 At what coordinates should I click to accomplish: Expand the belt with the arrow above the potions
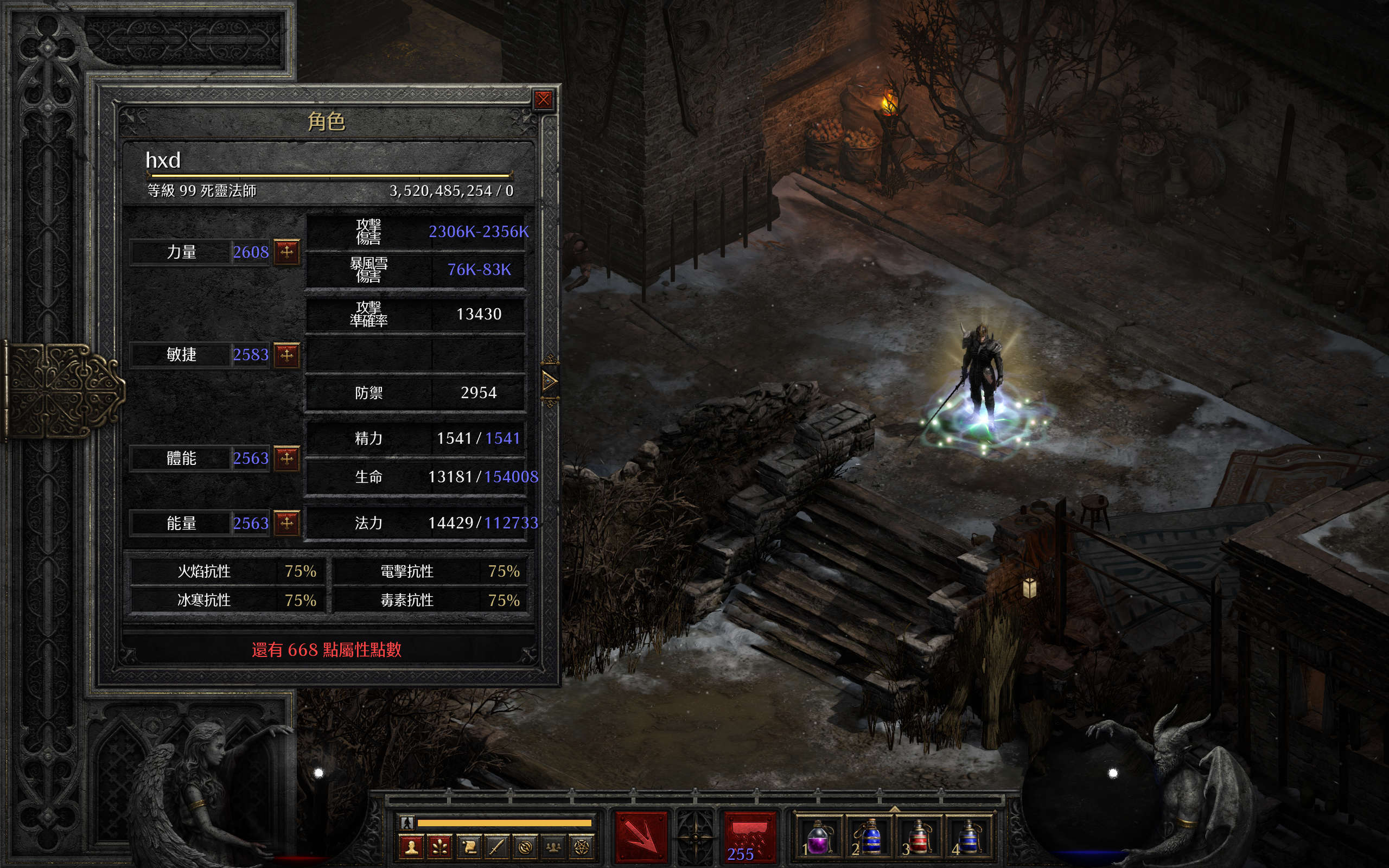pyautogui.click(x=894, y=809)
